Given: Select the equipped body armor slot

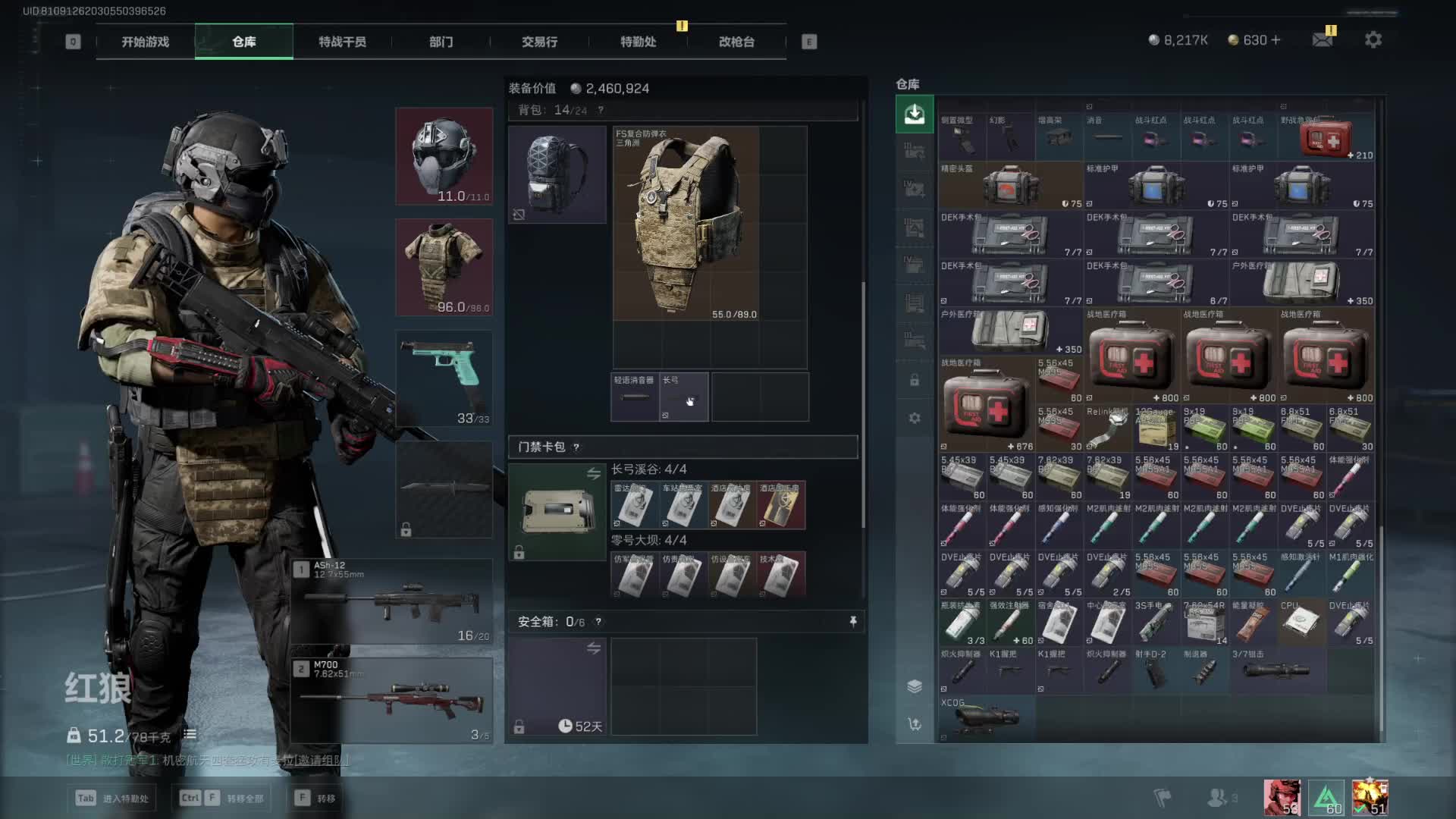Looking at the screenshot, I should coord(444,267).
